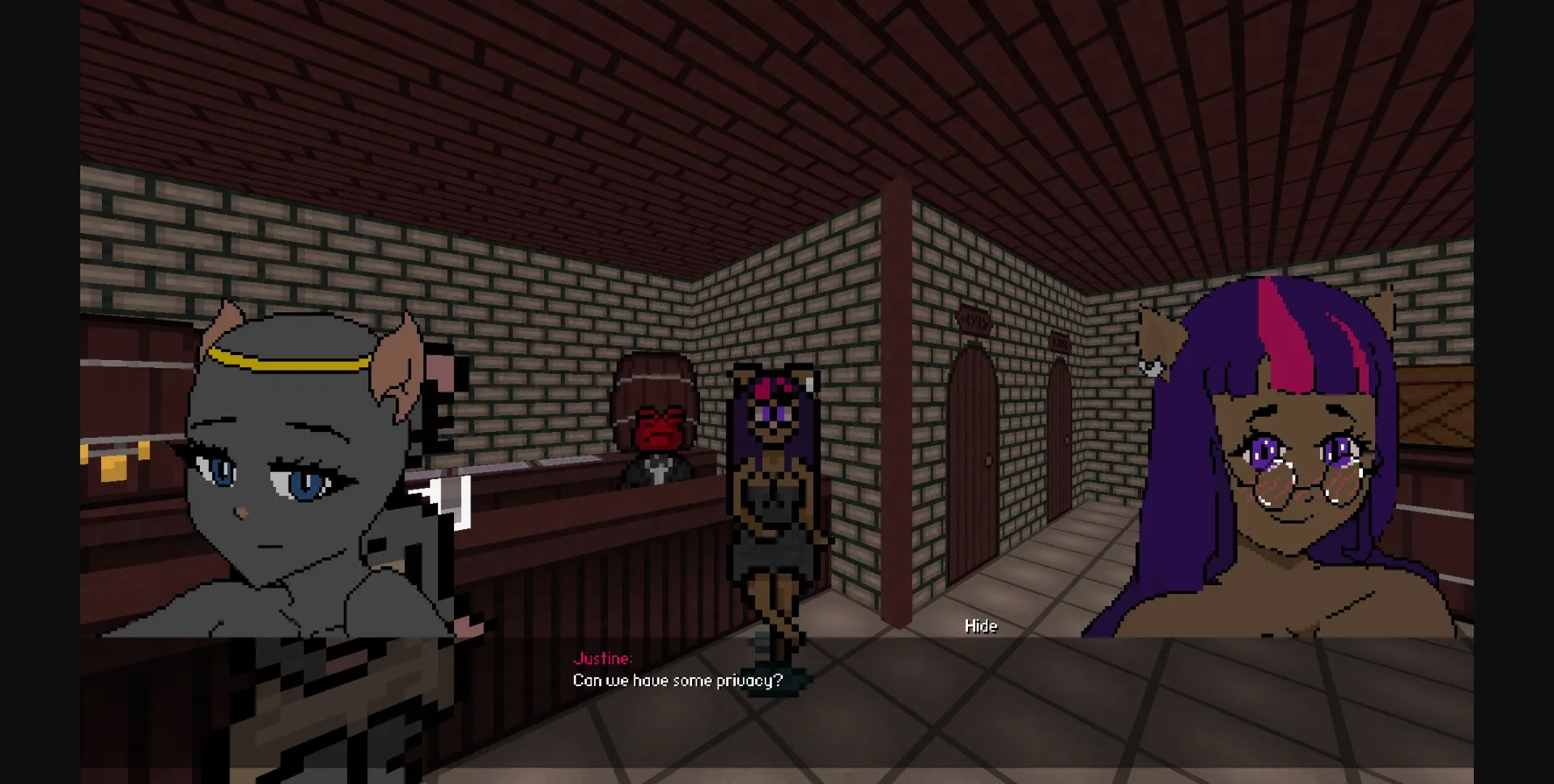Select the plaque above the right corridor door

(x=1060, y=341)
